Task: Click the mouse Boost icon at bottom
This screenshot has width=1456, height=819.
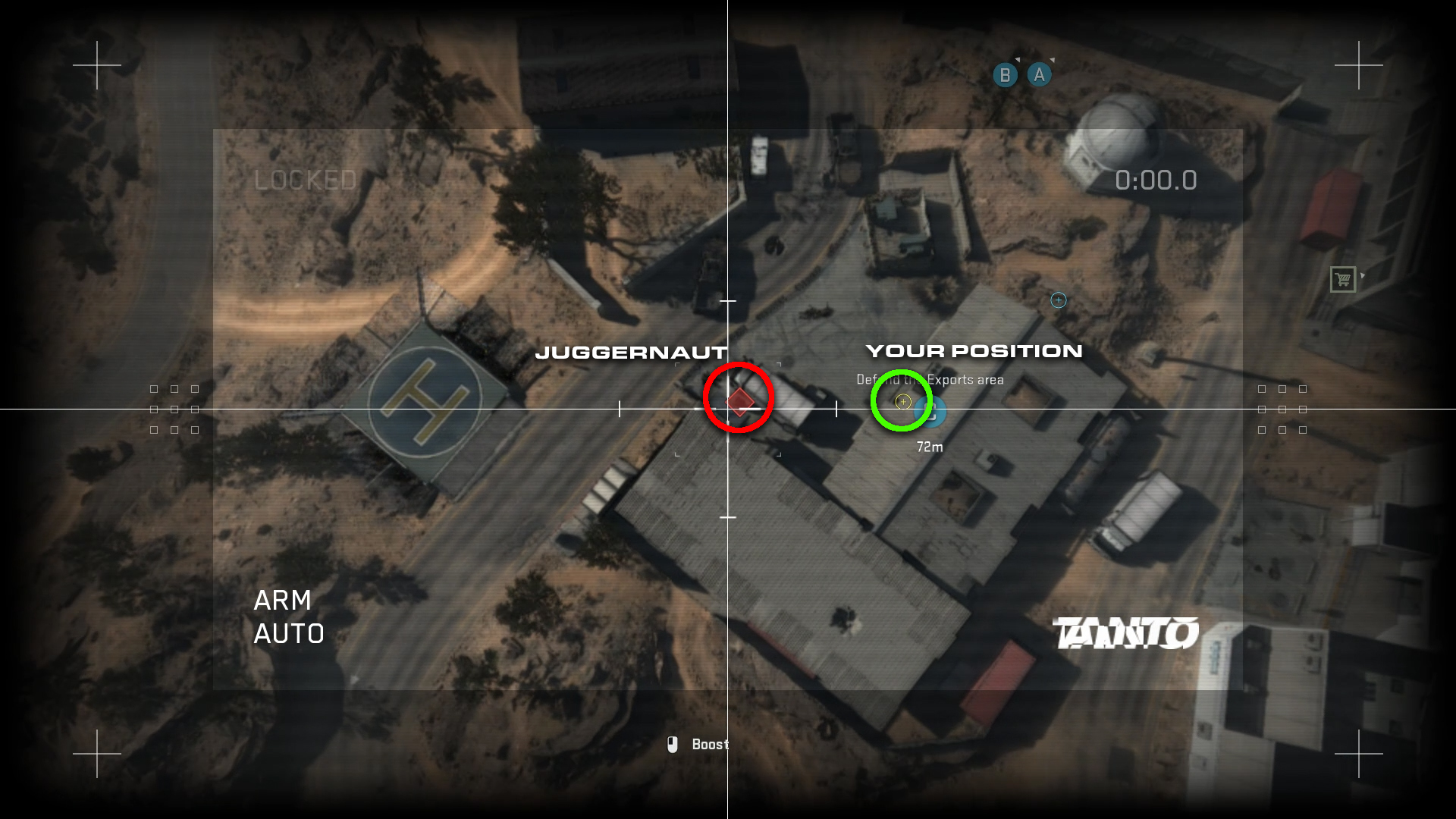Action: coord(674,745)
